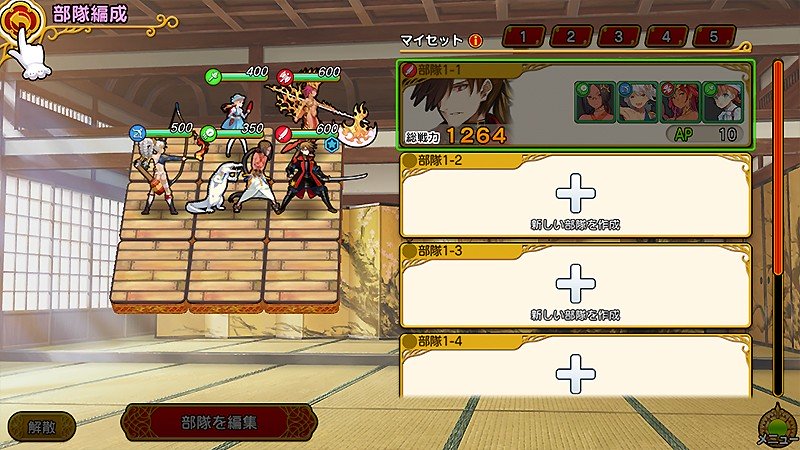This screenshot has width=800, height=450.
Task: Create a new squad in 部隊1-3
Action: pos(575,289)
